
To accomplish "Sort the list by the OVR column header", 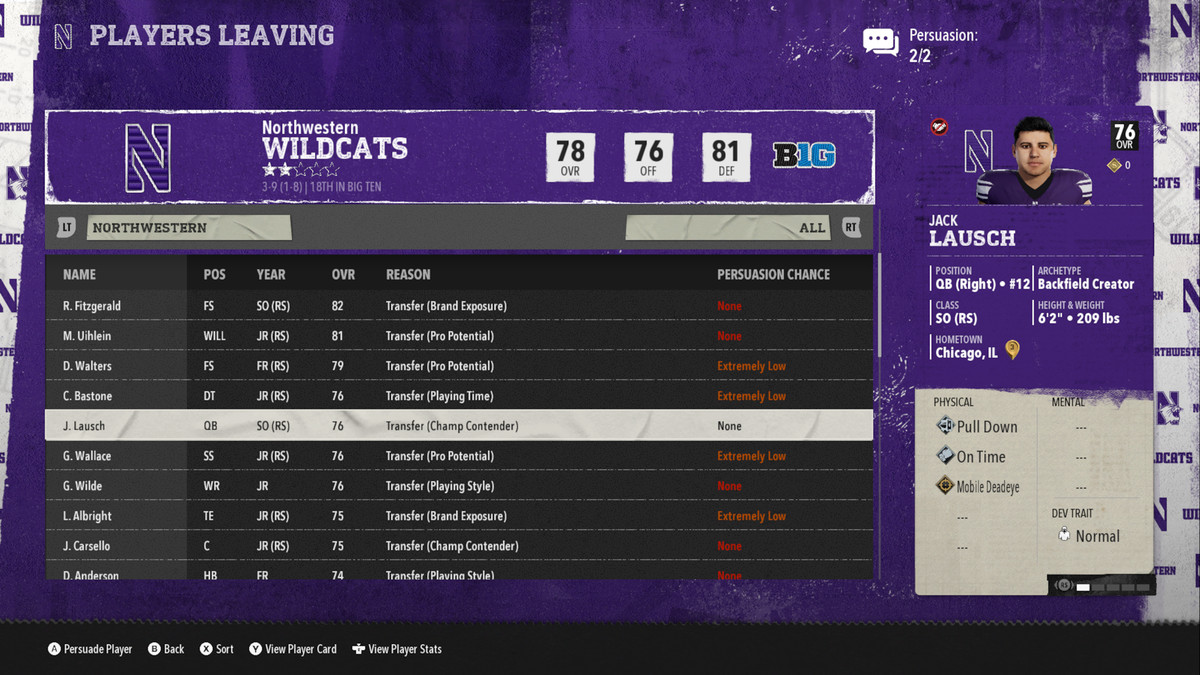I will tap(343, 274).
